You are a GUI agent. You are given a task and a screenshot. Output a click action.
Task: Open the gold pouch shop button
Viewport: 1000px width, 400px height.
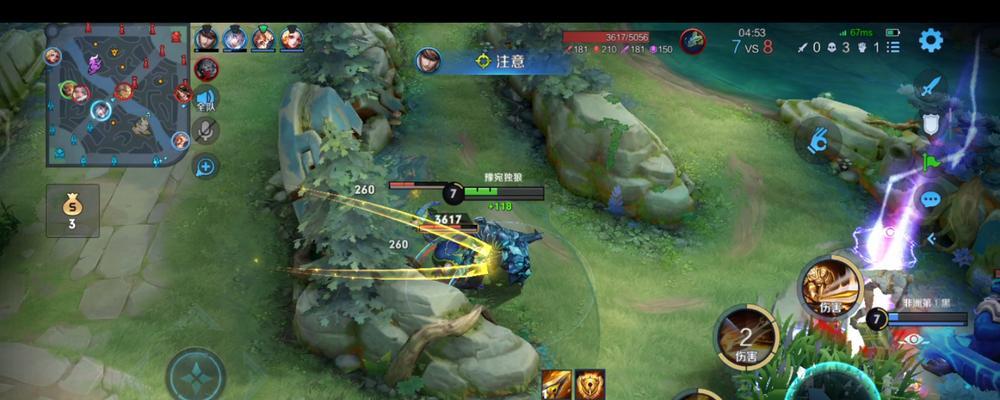click(72, 211)
